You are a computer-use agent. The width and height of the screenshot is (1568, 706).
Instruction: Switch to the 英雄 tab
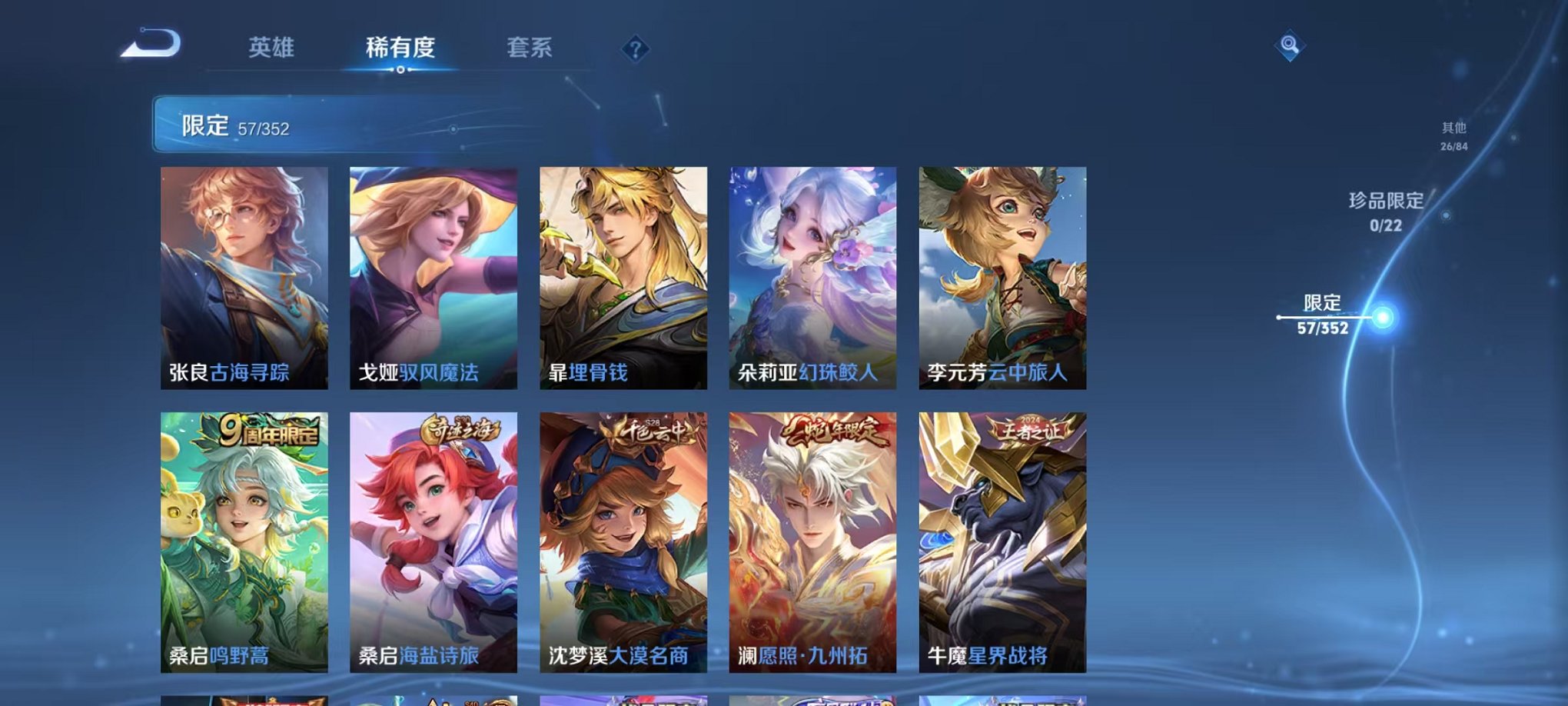click(273, 48)
